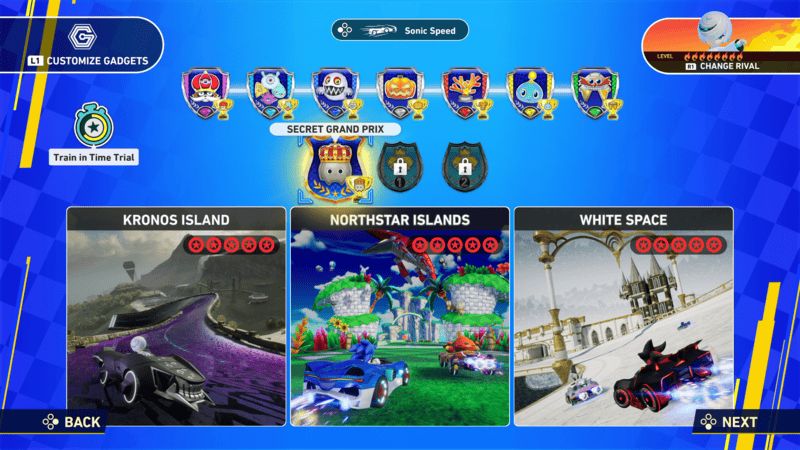Choose the orange coral grand prix badge
This screenshot has width=800, height=450.
(x=463, y=90)
